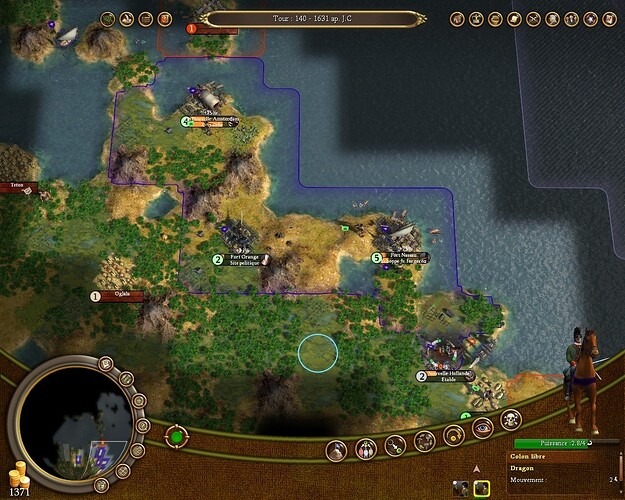This screenshot has width=625, height=500.
Task: Click the eye-shaped unit action button
Action: tap(481, 429)
